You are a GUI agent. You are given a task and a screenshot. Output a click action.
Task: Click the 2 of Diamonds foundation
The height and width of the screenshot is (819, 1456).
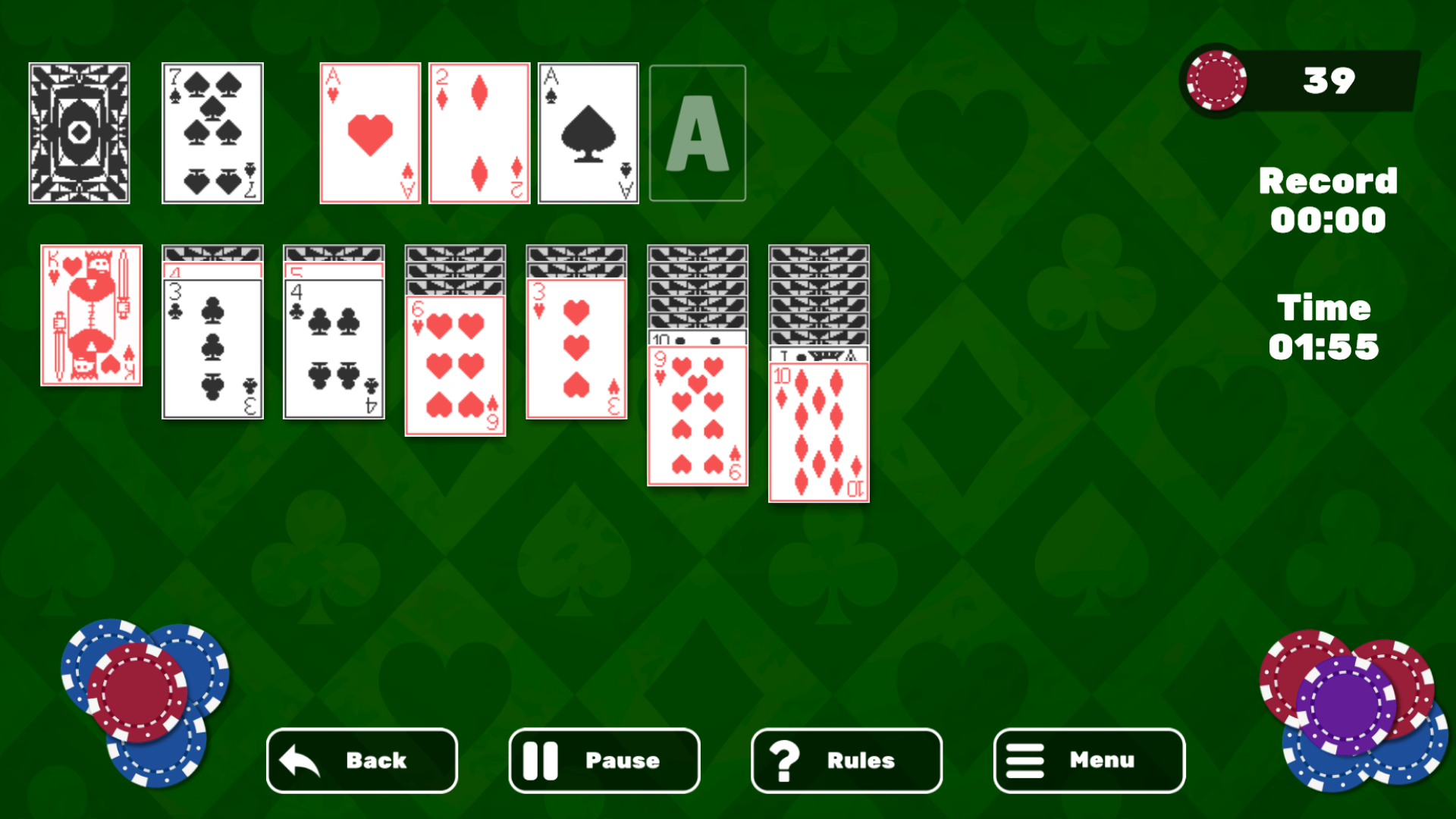479,133
